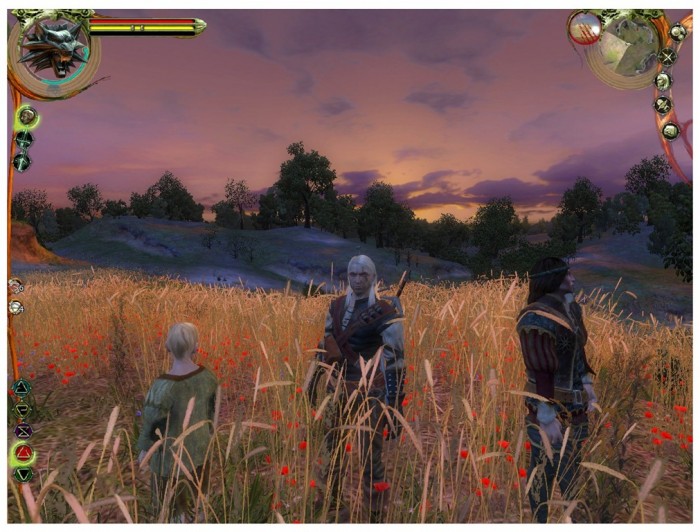Screen dimensions: 700x532
Task: Use the quick slot item with count 26
Action: (16, 286)
